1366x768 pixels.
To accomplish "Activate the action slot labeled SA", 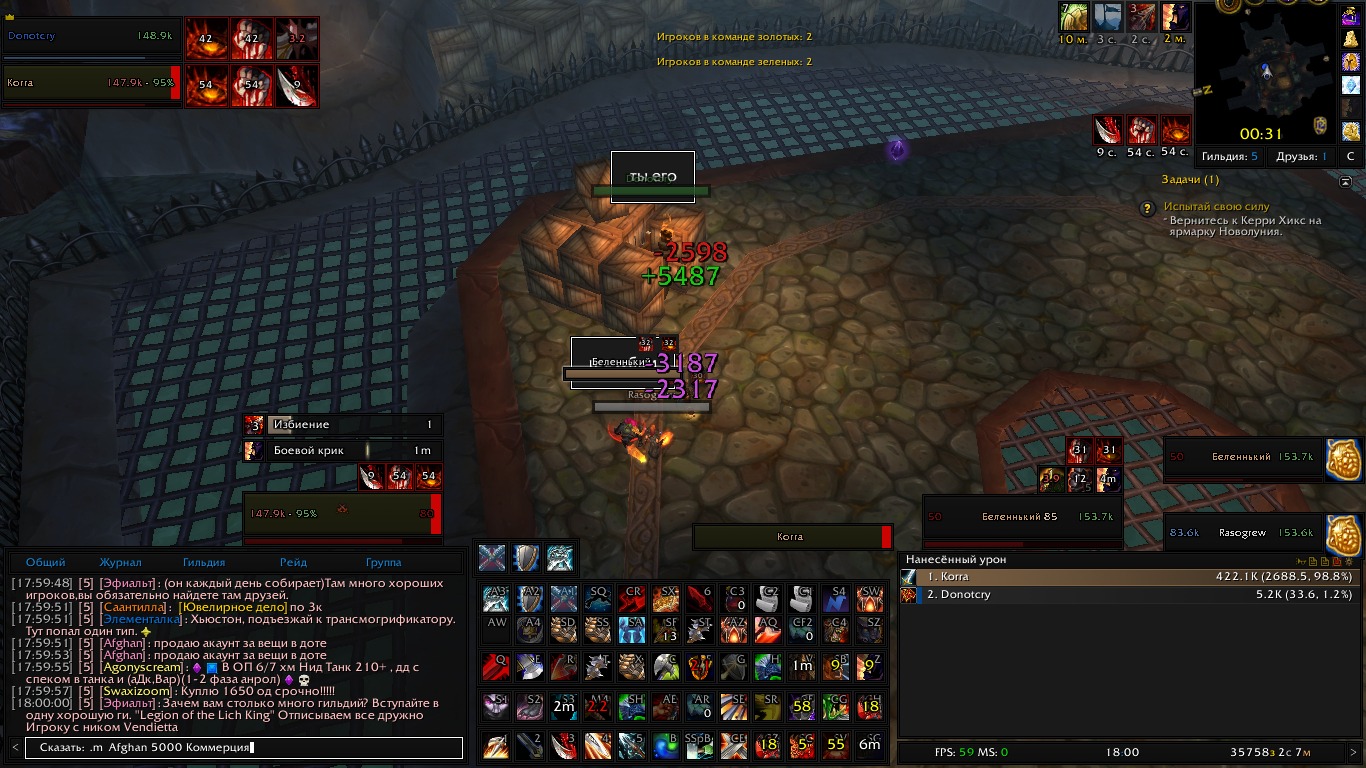I will click(632, 630).
